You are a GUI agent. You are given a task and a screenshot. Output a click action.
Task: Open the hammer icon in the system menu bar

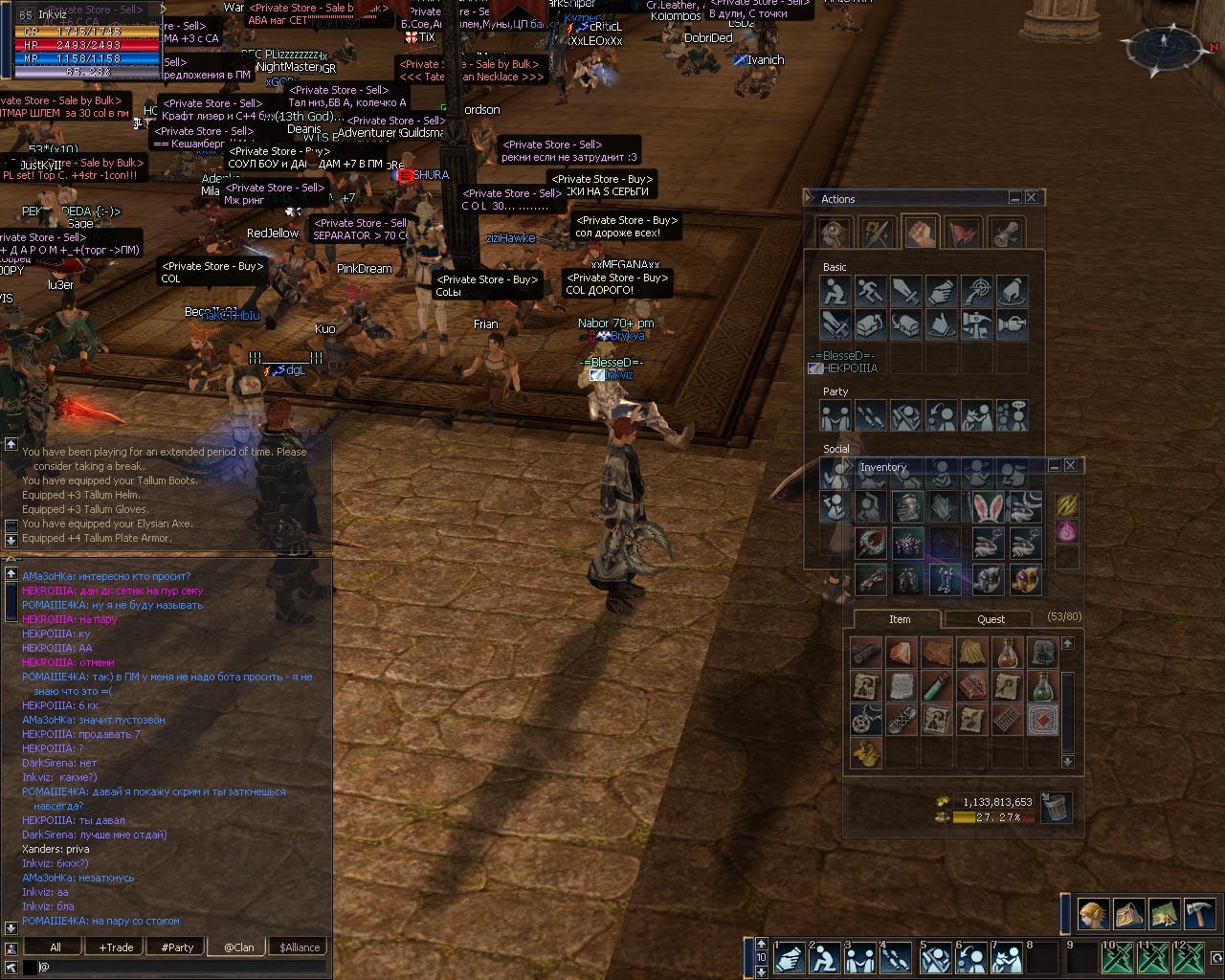click(x=1199, y=914)
